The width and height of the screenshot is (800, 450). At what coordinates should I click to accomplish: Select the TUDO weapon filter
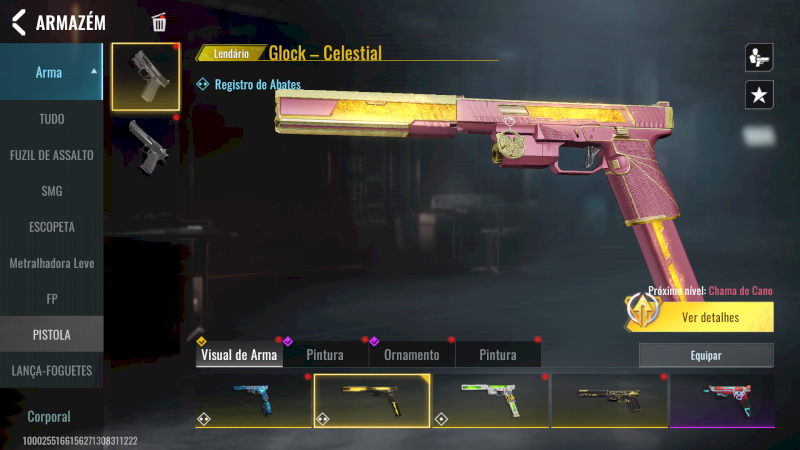51,119
